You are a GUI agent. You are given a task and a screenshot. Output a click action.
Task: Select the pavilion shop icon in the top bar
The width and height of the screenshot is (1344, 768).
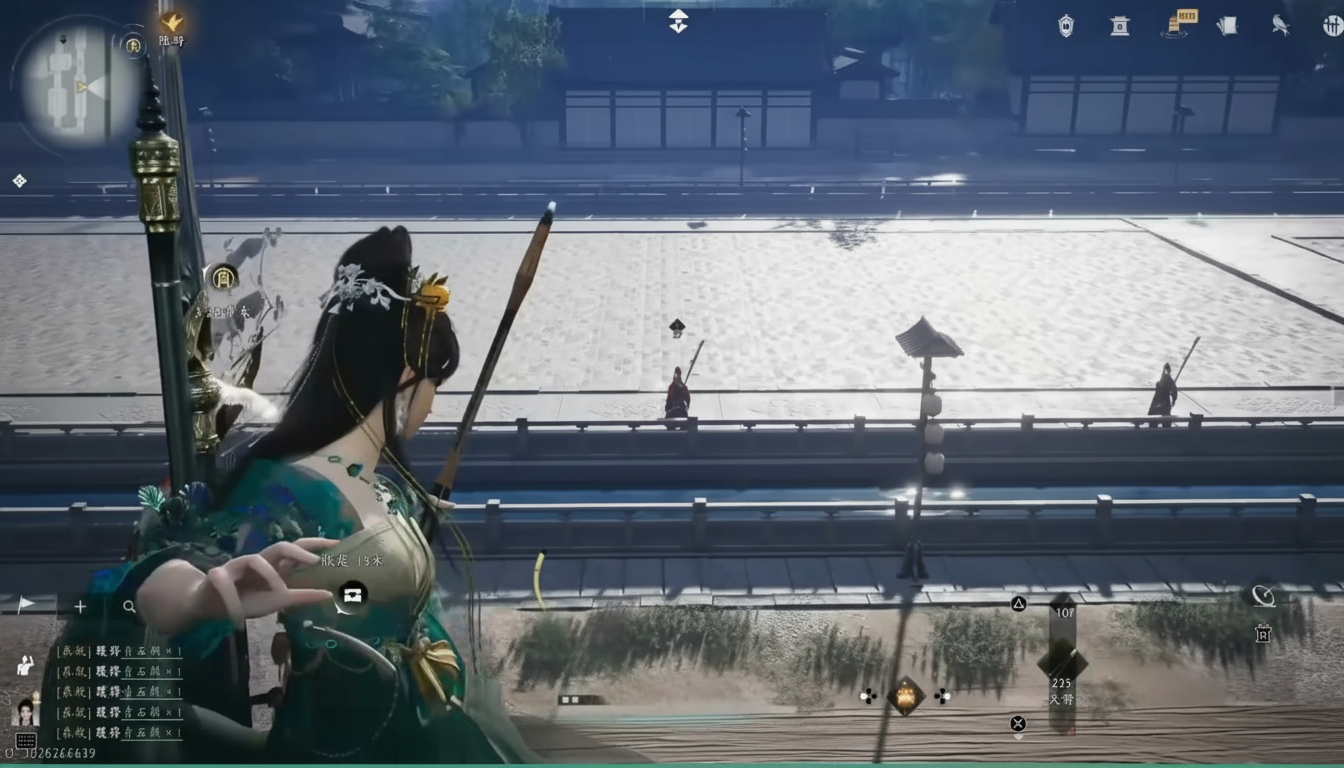pyautogui.click(x=1119, y=26)
